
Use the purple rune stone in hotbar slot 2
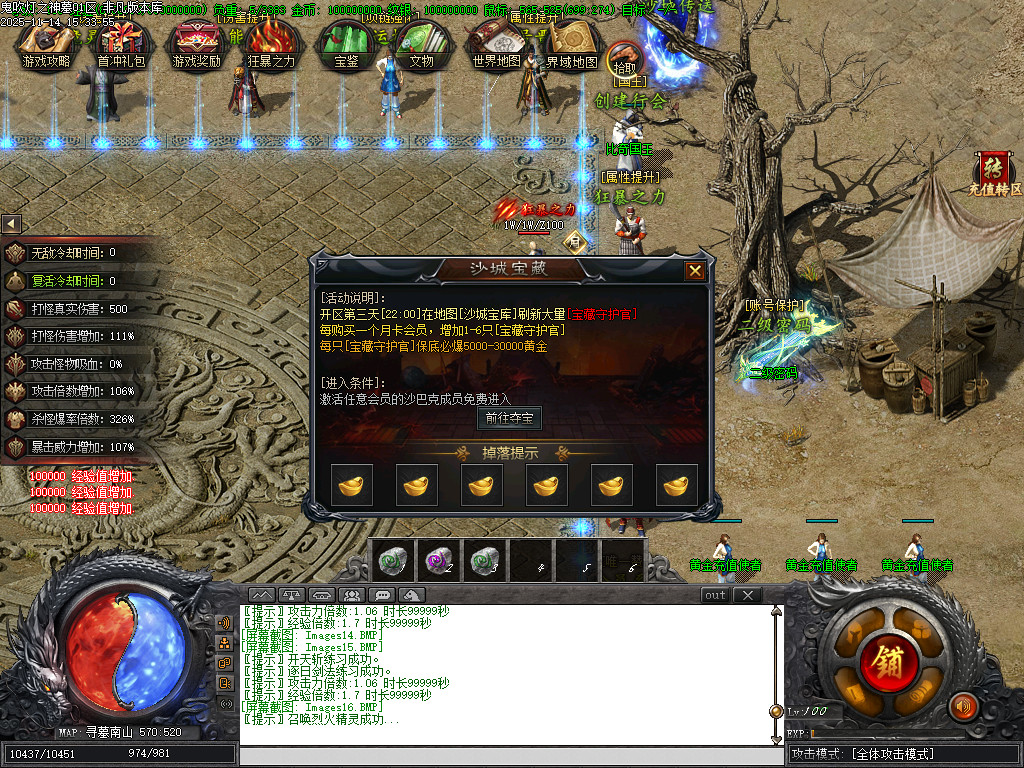coord(438,560)
